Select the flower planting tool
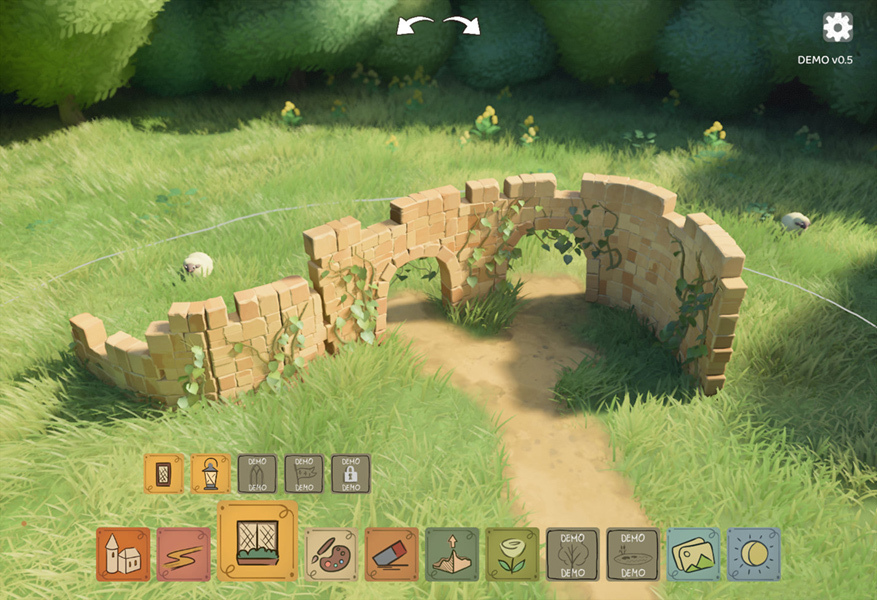Screen dimensions: 877x600 pos(512,554)
